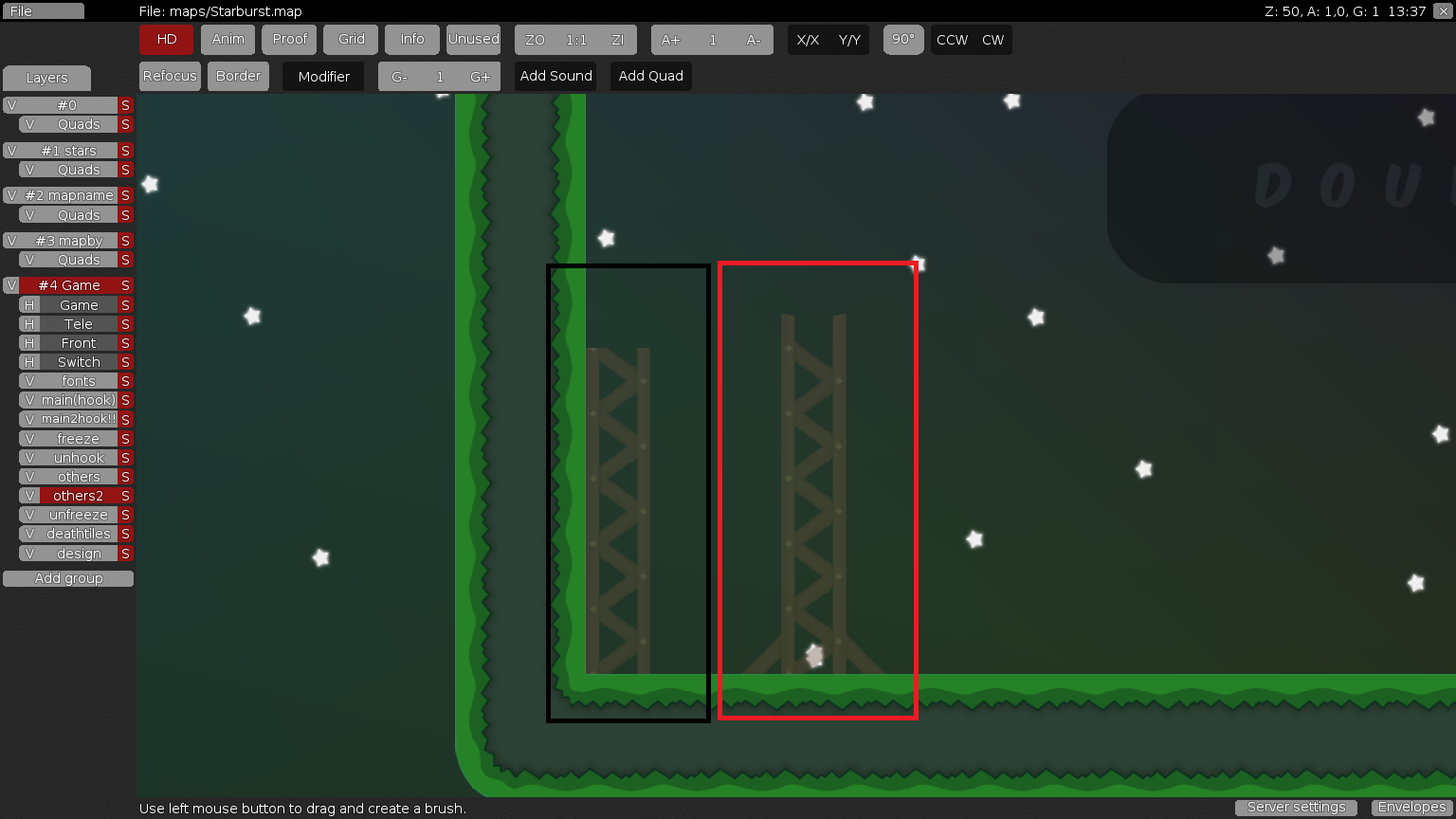This screenshot has height=819, width=1456.
Task: Toggle HD textures mode
Action: (x=166, y=40)
